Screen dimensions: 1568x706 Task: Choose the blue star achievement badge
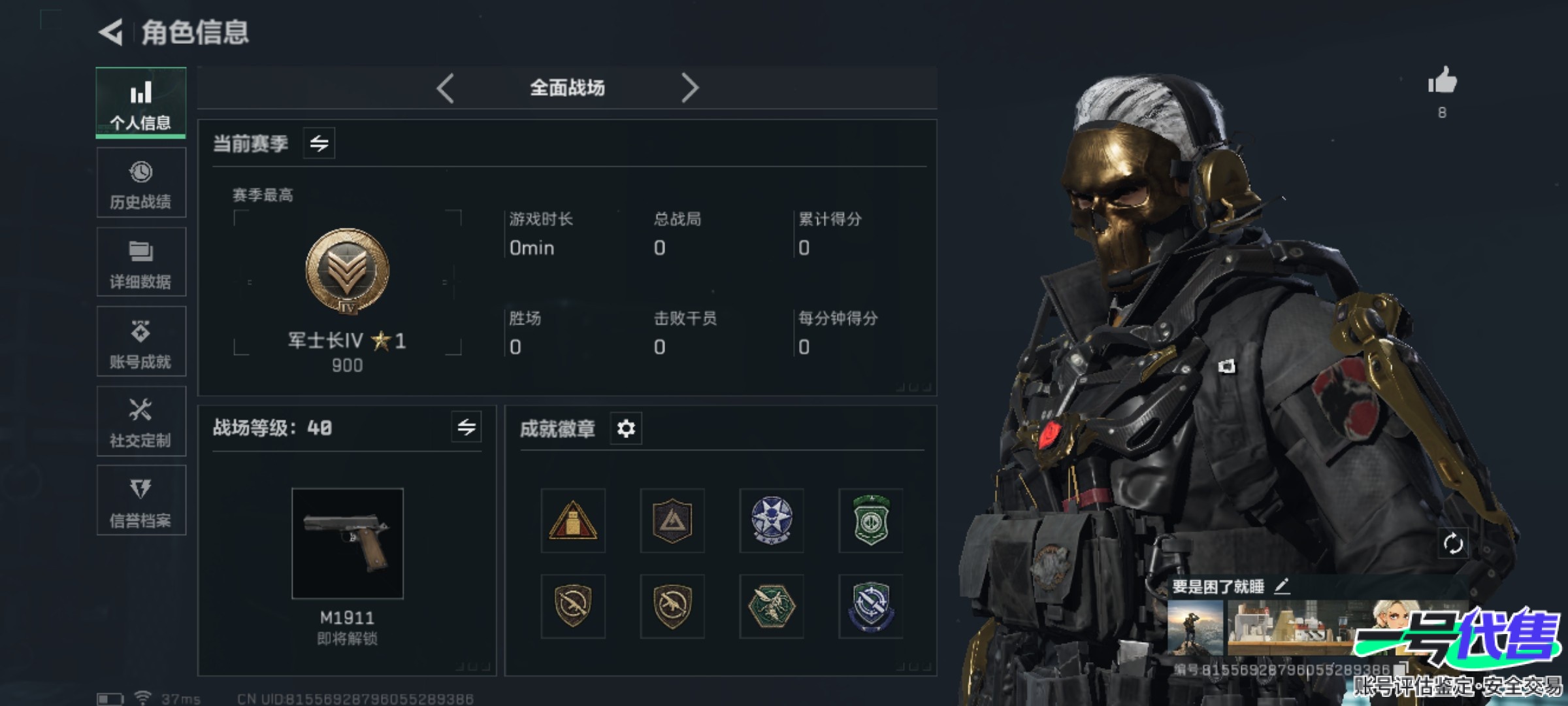772,521
